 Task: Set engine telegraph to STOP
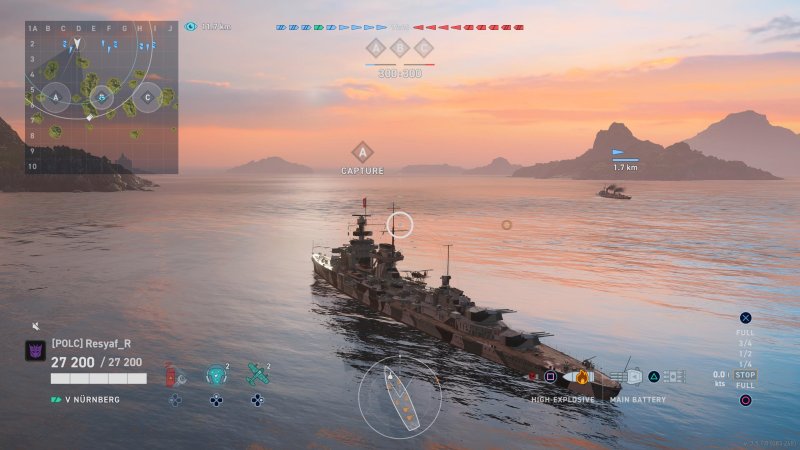(x=746, y=375)
